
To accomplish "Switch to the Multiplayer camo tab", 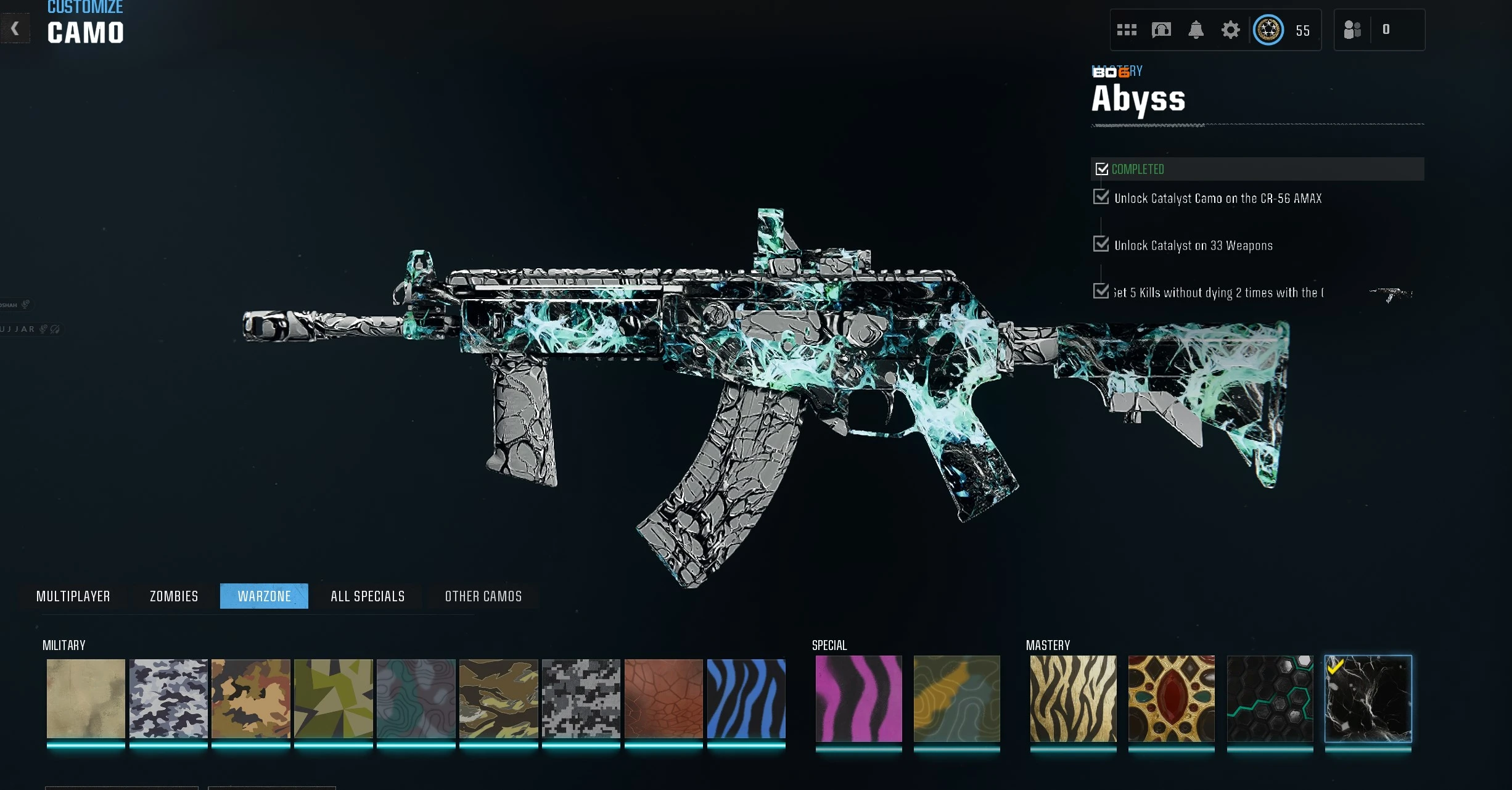I will pyautogui.click(x=73, y=596).
